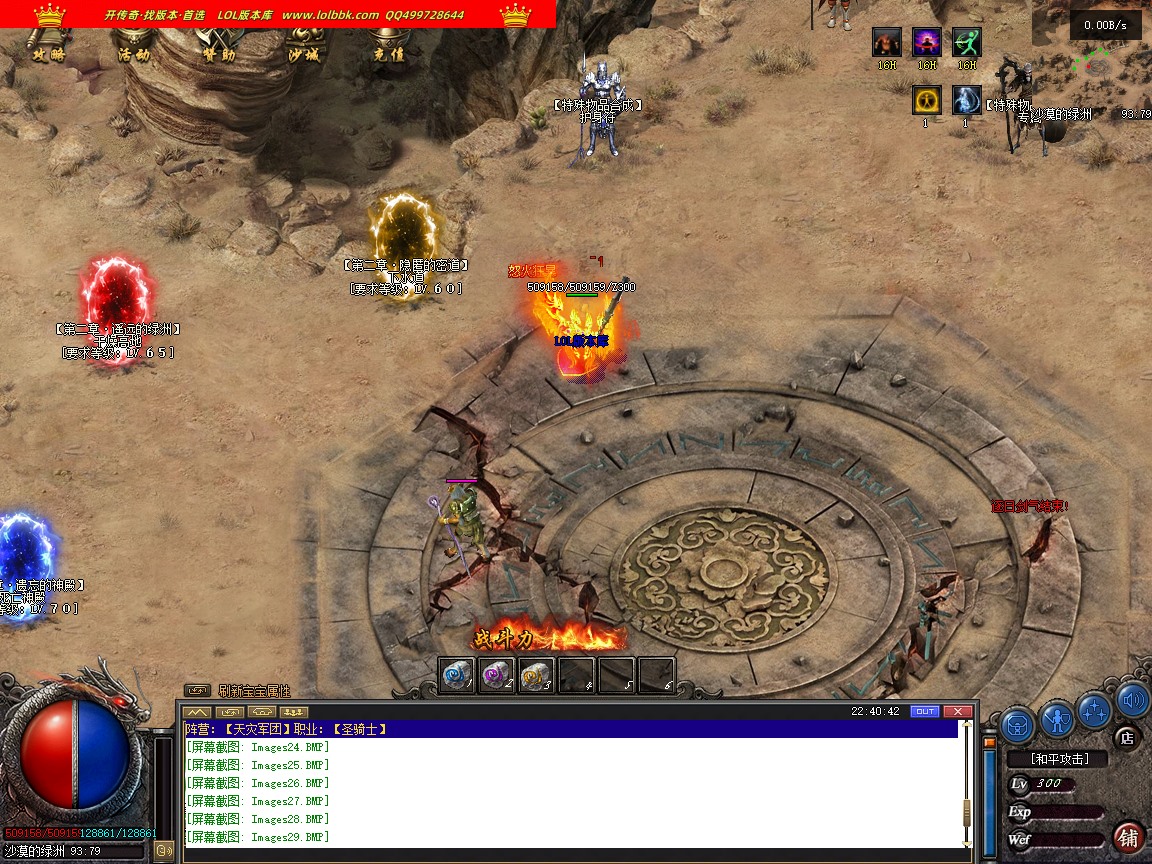The image size is (1152, 864).
Task: Open the shop with the round 店 button
Action: coord(1127,739)
